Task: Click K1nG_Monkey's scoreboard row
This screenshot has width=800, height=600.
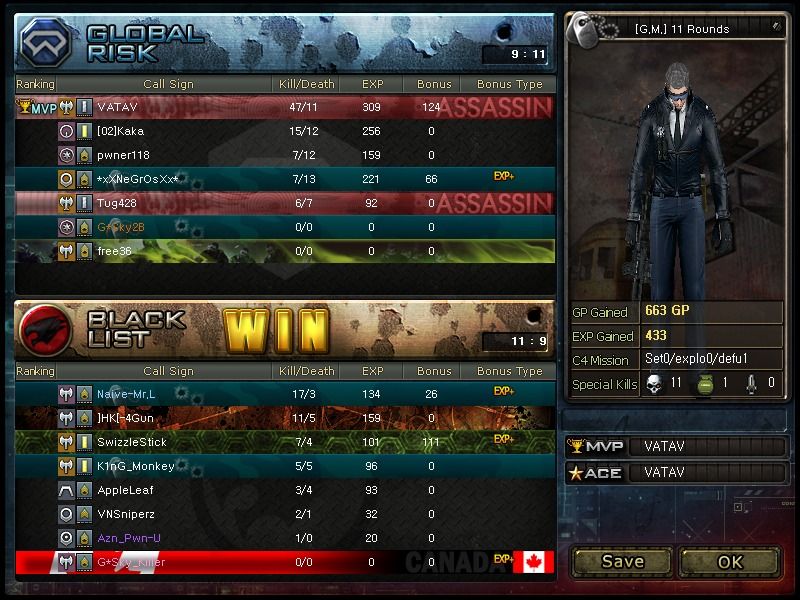Action: 285,466
